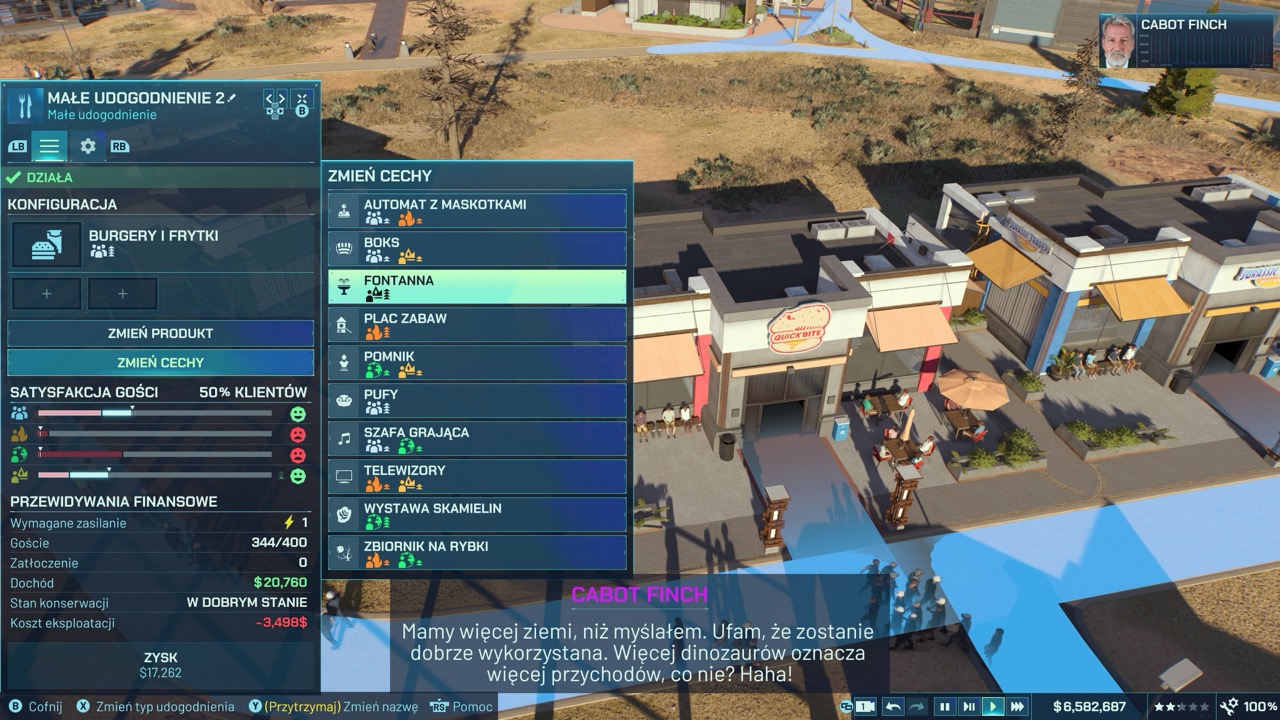Close the amenity panel with collapse icon
The image size is (1280, 720).
pyautogui.click(x=301, y=98)
